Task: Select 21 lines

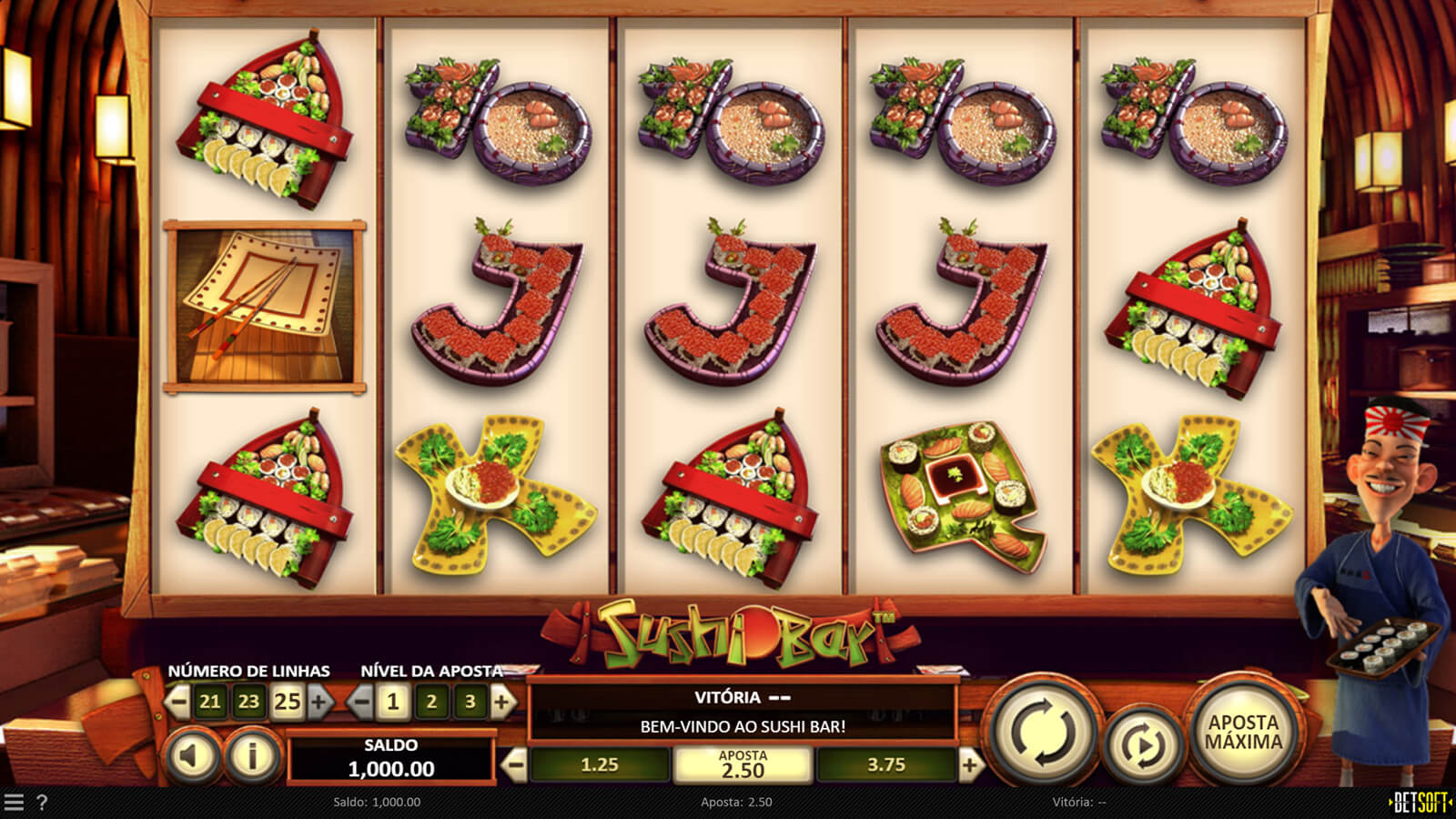Action: click(x=210, y=702)
